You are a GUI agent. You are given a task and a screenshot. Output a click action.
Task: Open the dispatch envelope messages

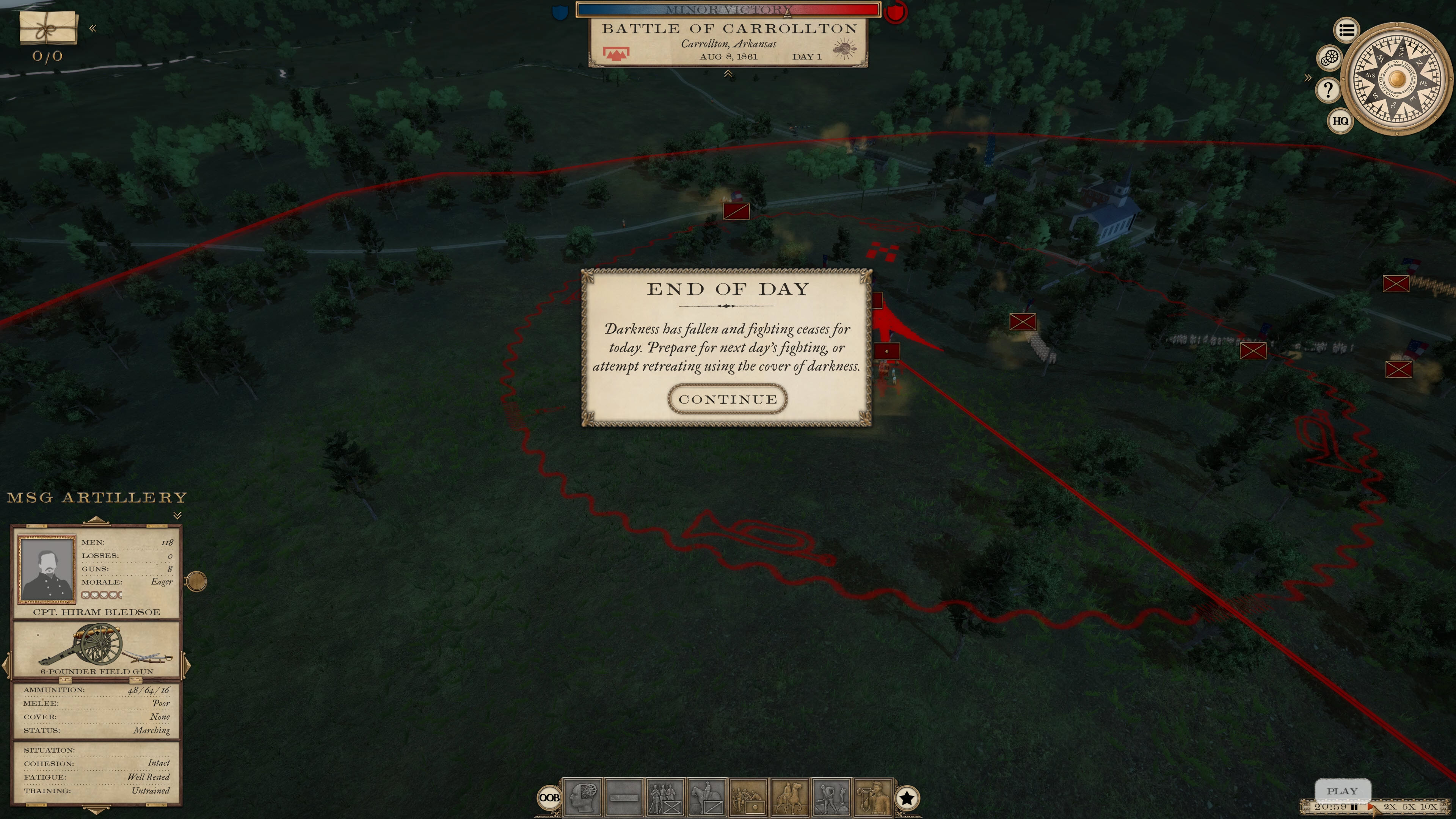pos(48,28)
